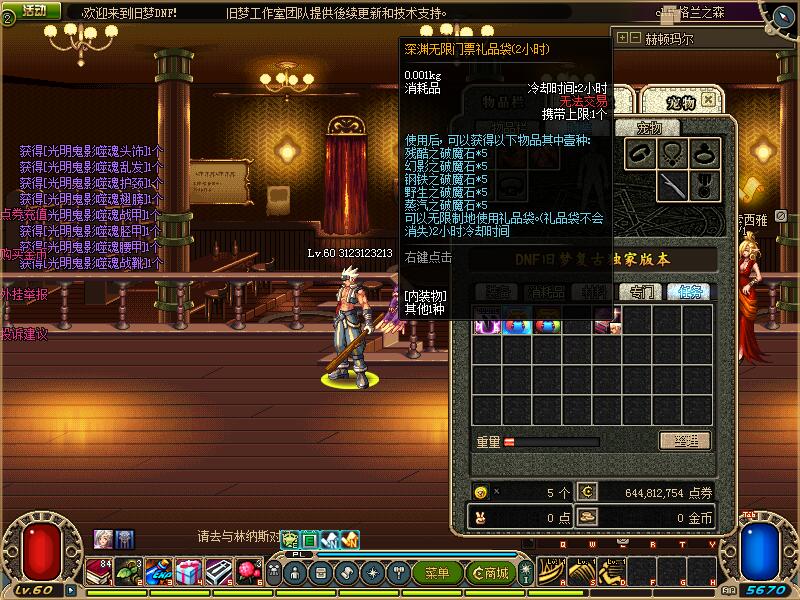This screenshot has height=600, width=800.
Task: Click the sword weapon equipment slot
Action: [x=673, y=185]
